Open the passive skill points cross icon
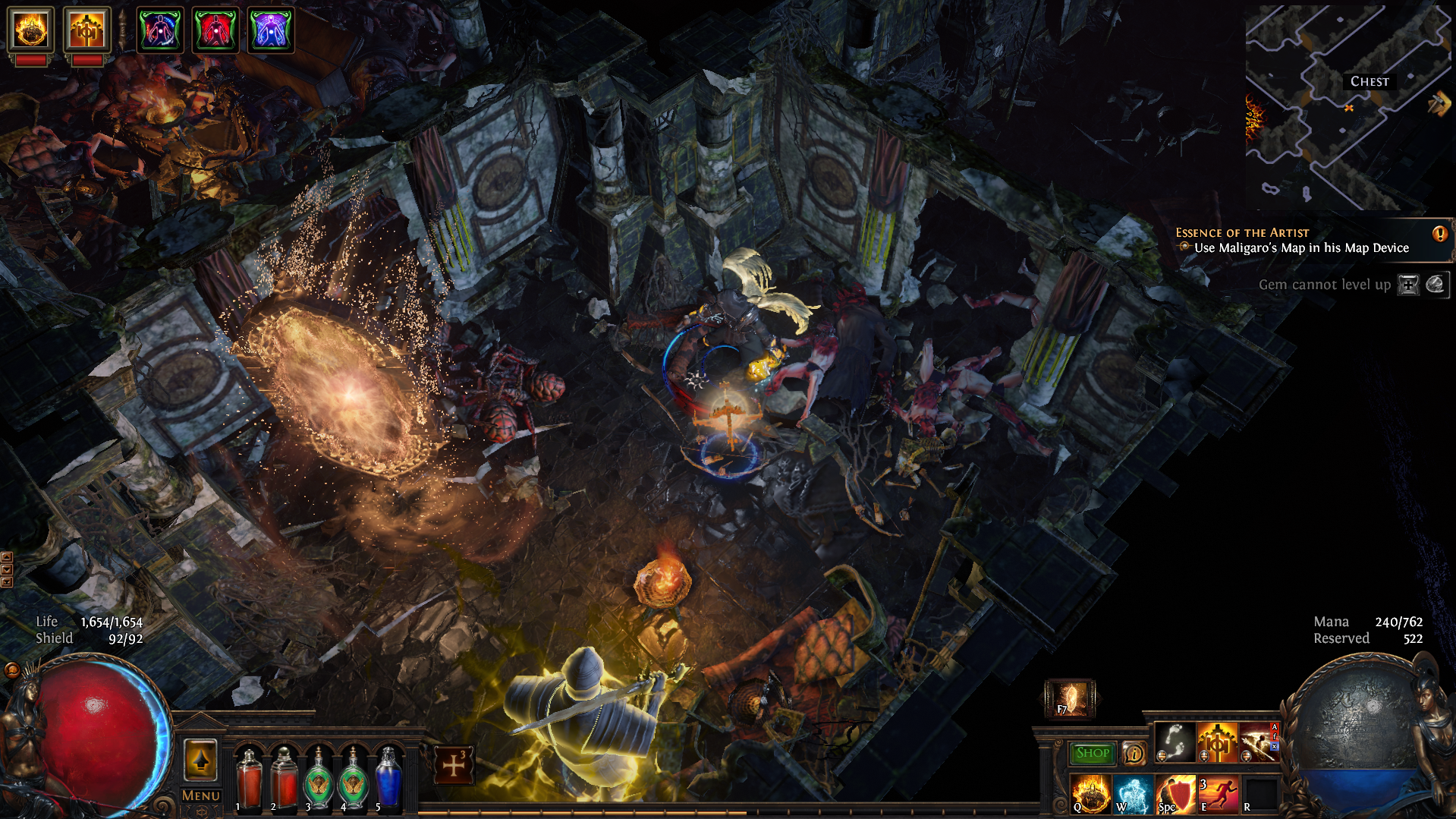 coord(454,764)
